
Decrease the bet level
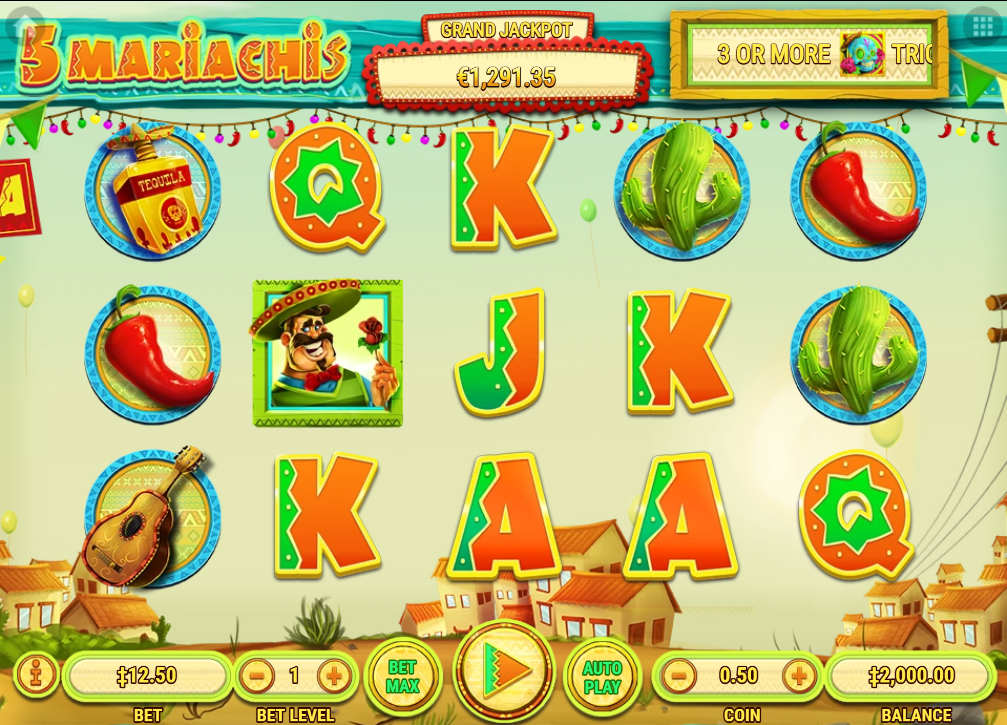[257, 676]
